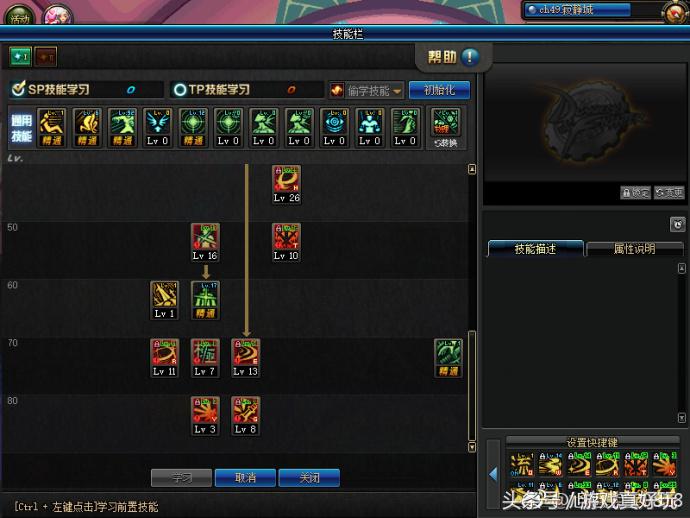
Task: Select the Lv 11 skill icon
Action: [x=165, y=352]
